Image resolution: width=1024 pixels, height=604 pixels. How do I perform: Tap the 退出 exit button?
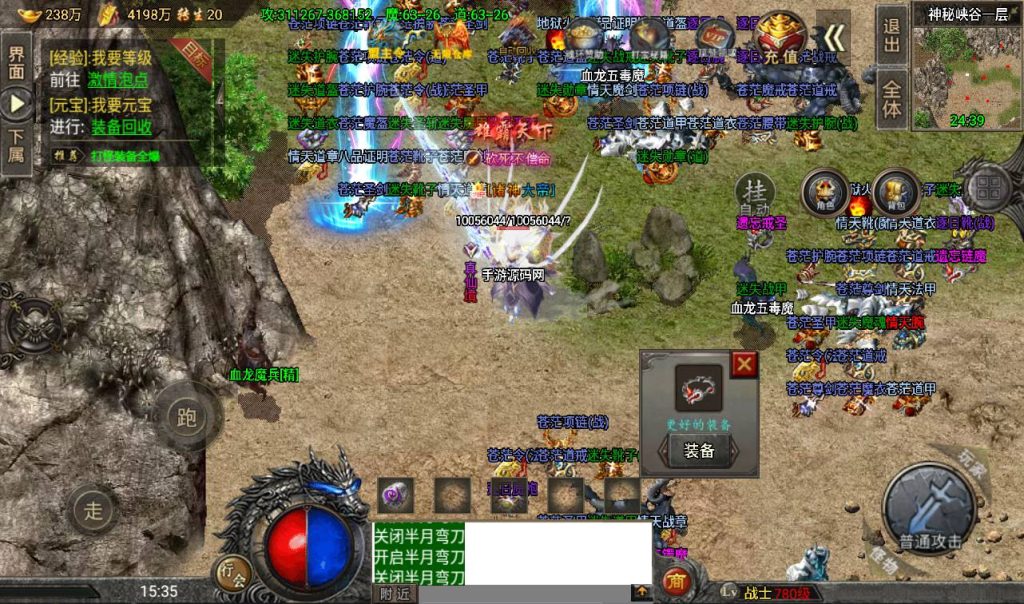892,35
